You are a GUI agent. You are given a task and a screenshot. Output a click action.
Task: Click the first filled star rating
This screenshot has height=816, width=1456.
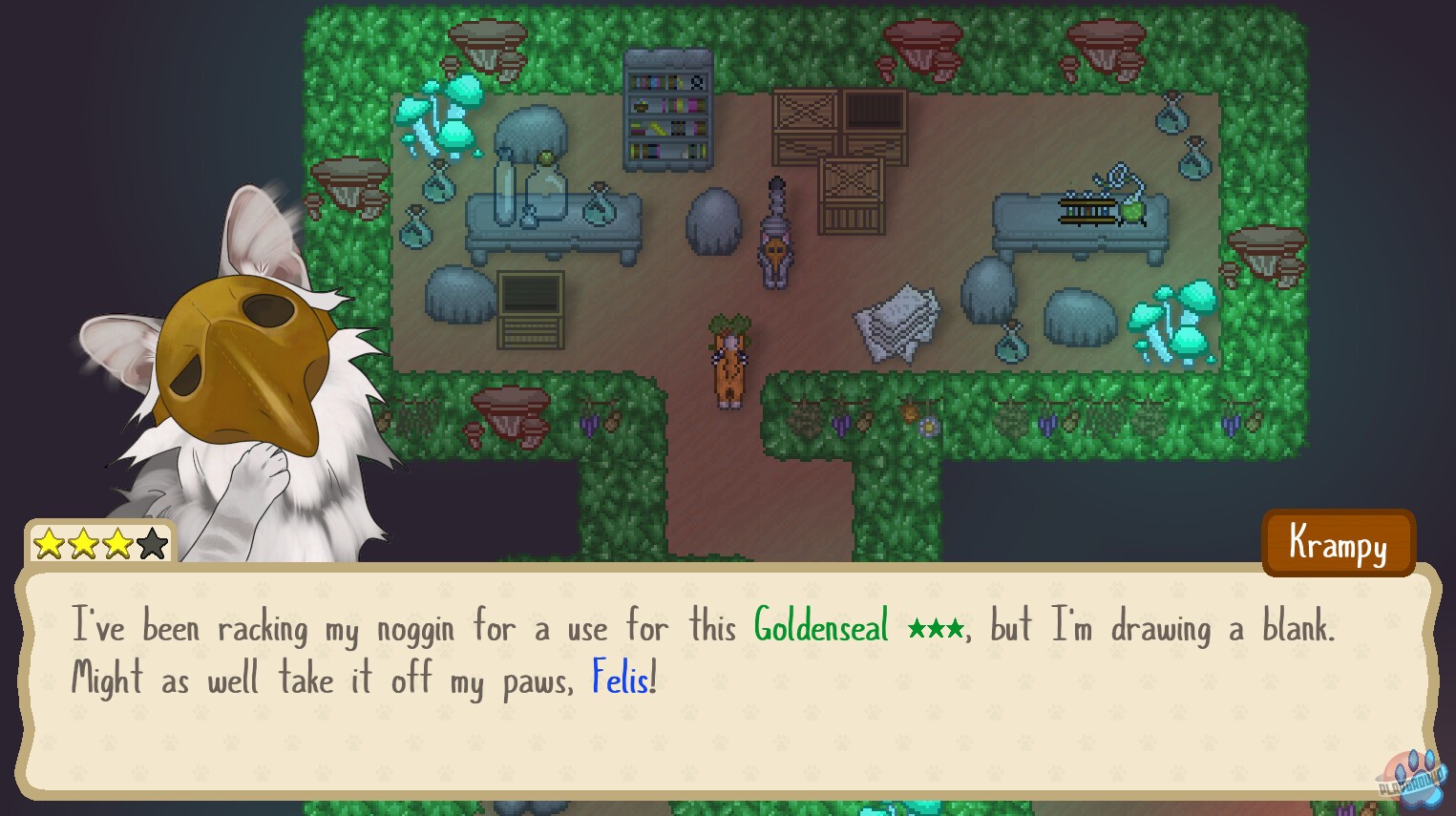pyautogui.click(x=49, y=543)
